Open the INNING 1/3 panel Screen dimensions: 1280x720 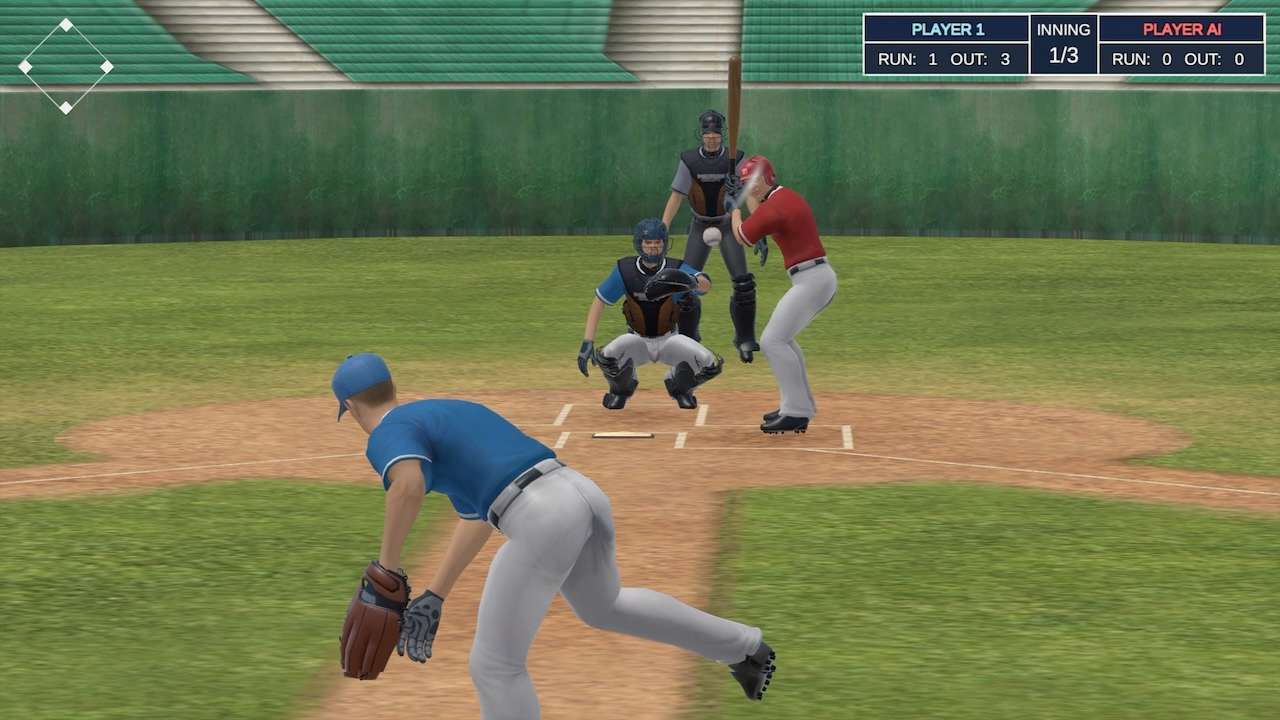point(1063,44)
